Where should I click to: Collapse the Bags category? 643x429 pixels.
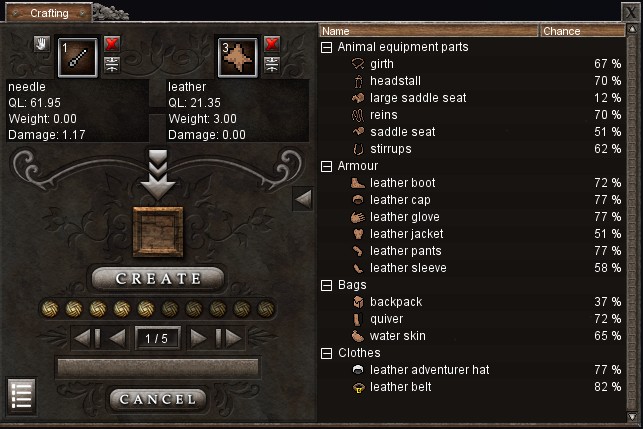click(x=327, y=285)
